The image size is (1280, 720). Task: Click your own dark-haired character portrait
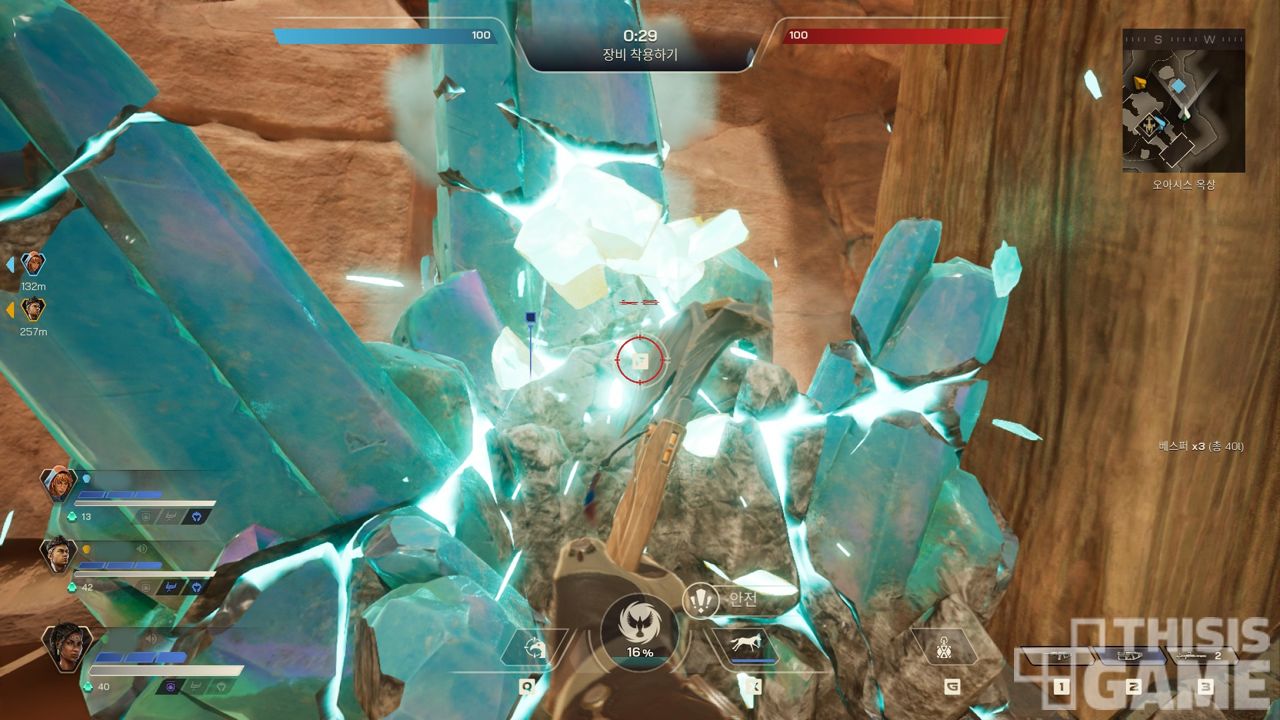68,647
